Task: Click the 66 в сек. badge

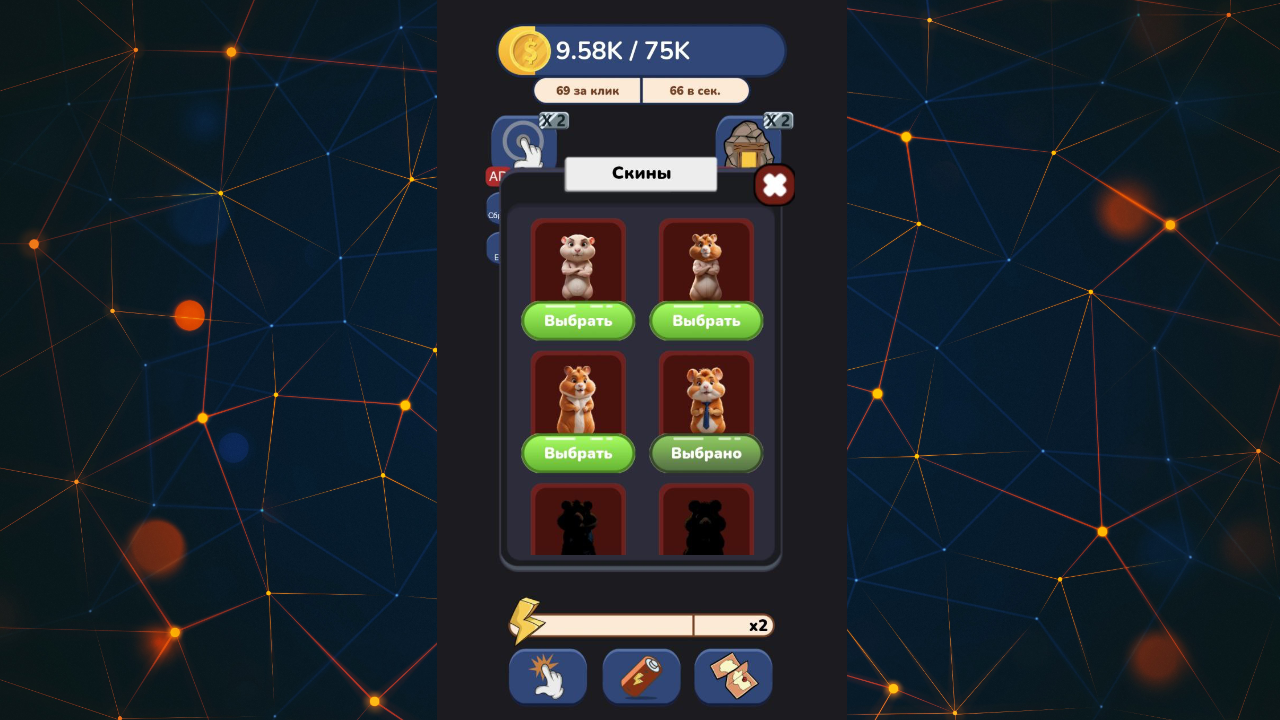Action: [x=695, y=90]
